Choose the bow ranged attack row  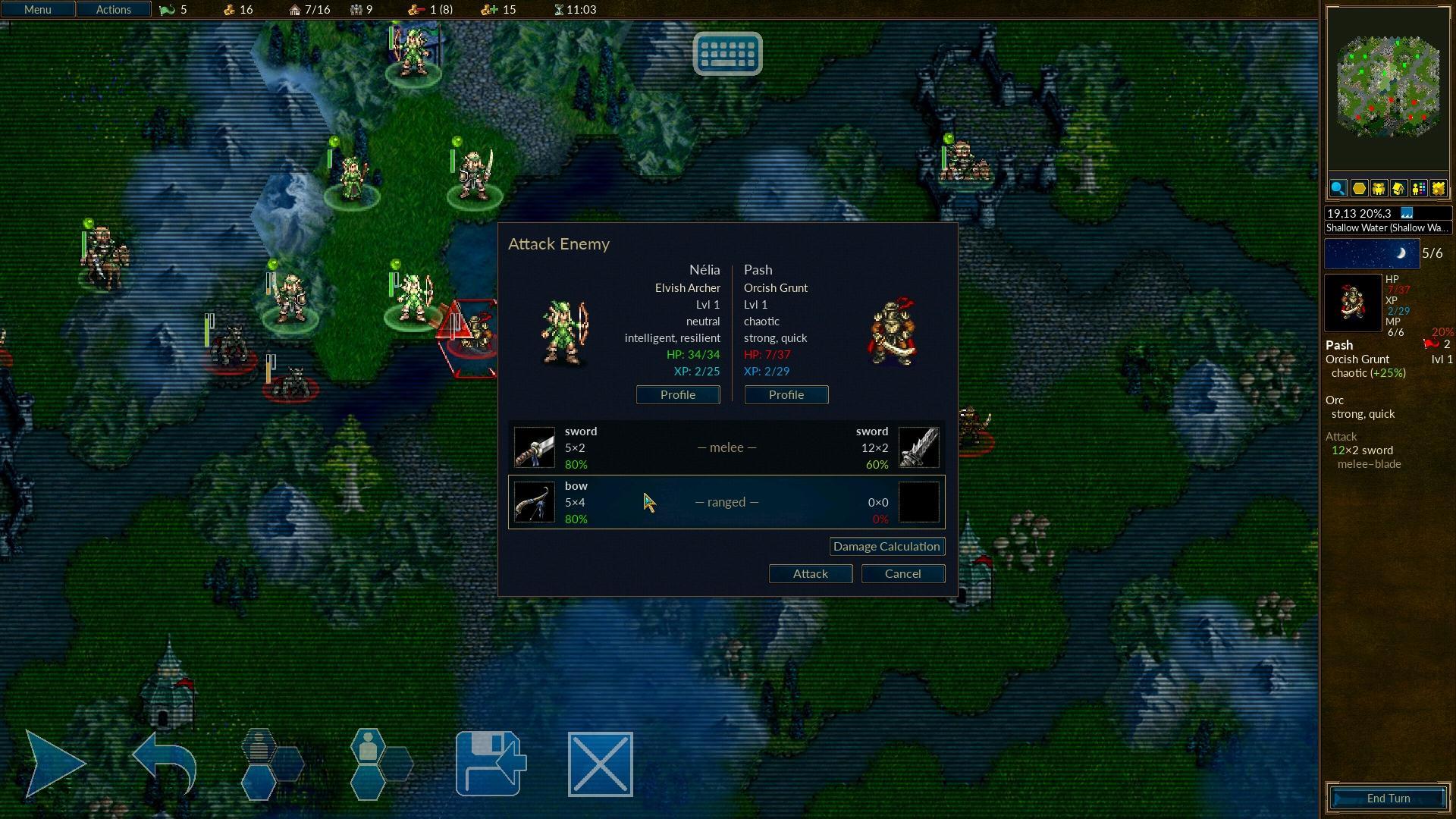click(x=726, y=502)
